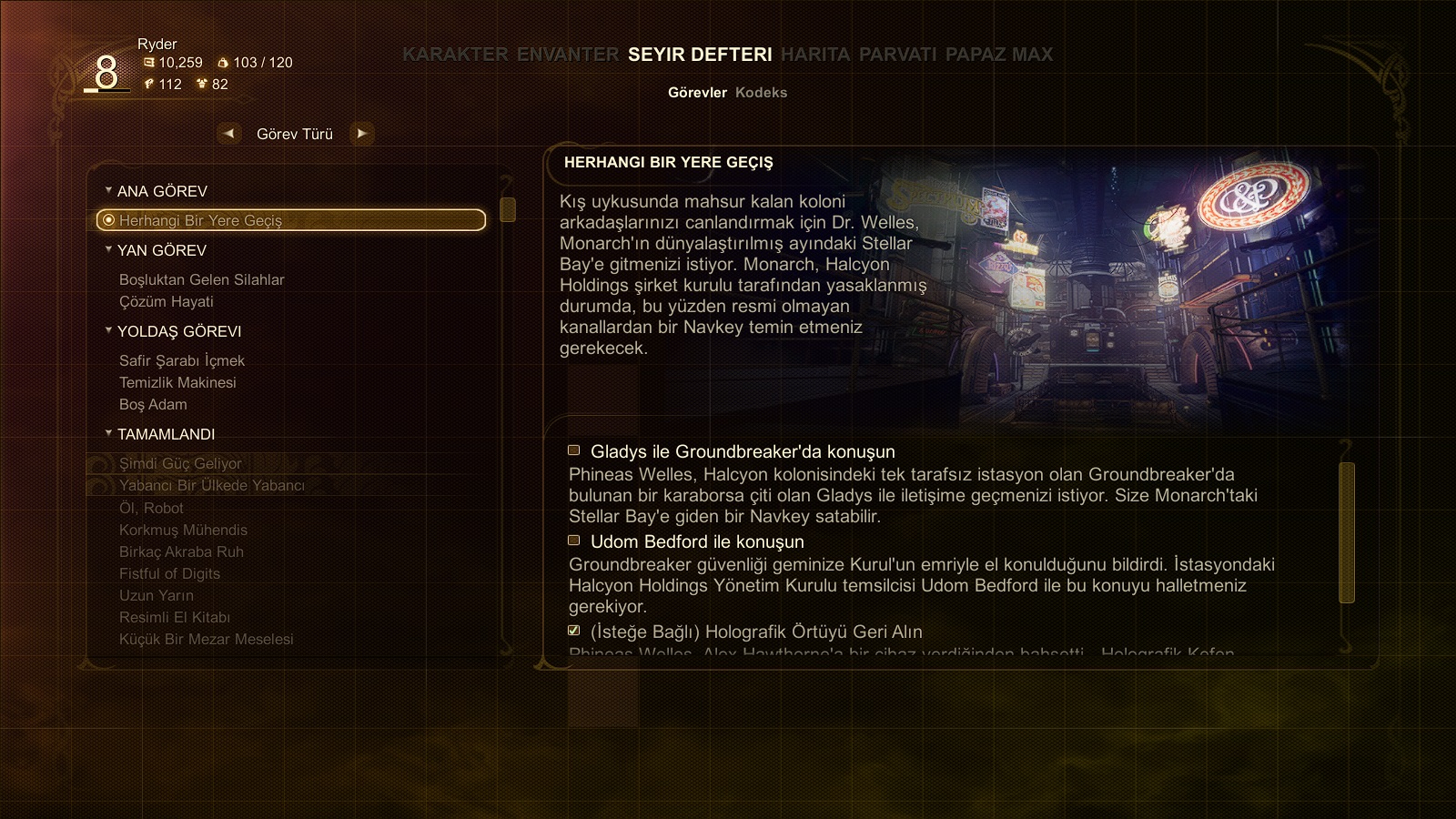Open the HARITA tab
Viewport: 1456px width, 819px height.
tap(814, 55)
